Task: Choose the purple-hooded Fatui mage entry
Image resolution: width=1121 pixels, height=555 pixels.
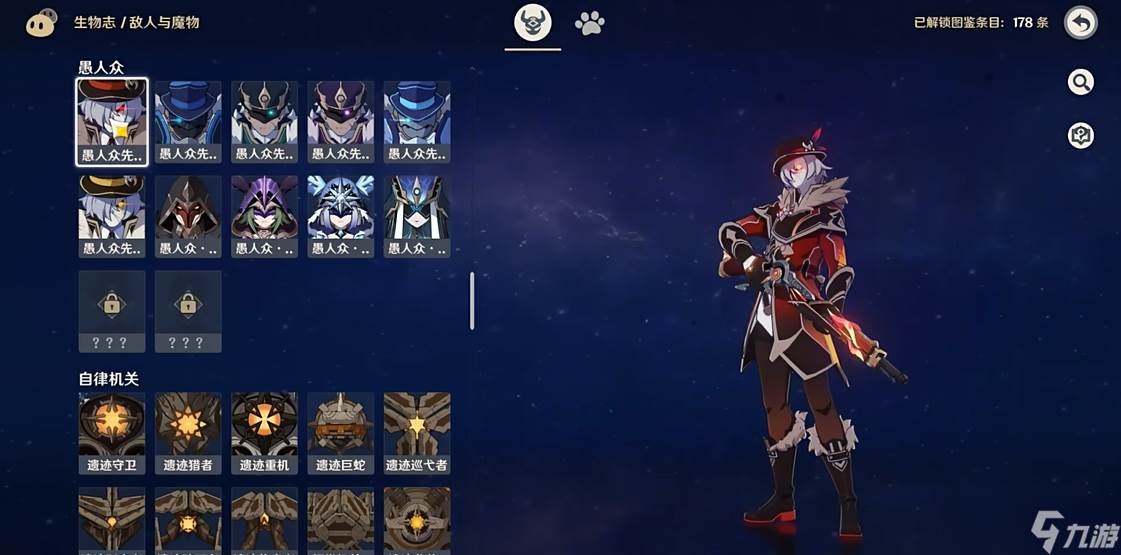Action: (265, 216)
